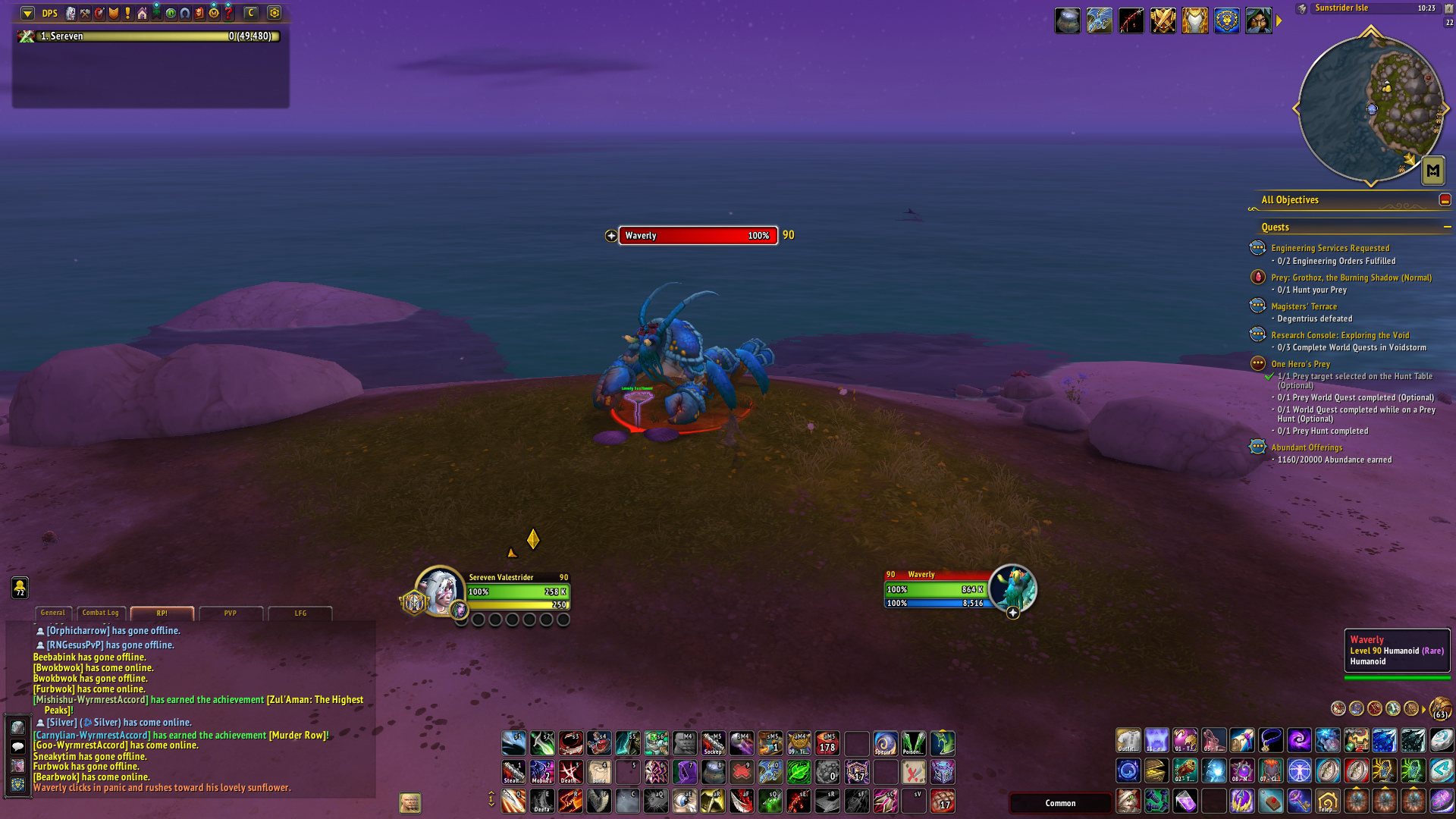
Task: Collapse the All Objectives tracker
Action: [1445, 200]
